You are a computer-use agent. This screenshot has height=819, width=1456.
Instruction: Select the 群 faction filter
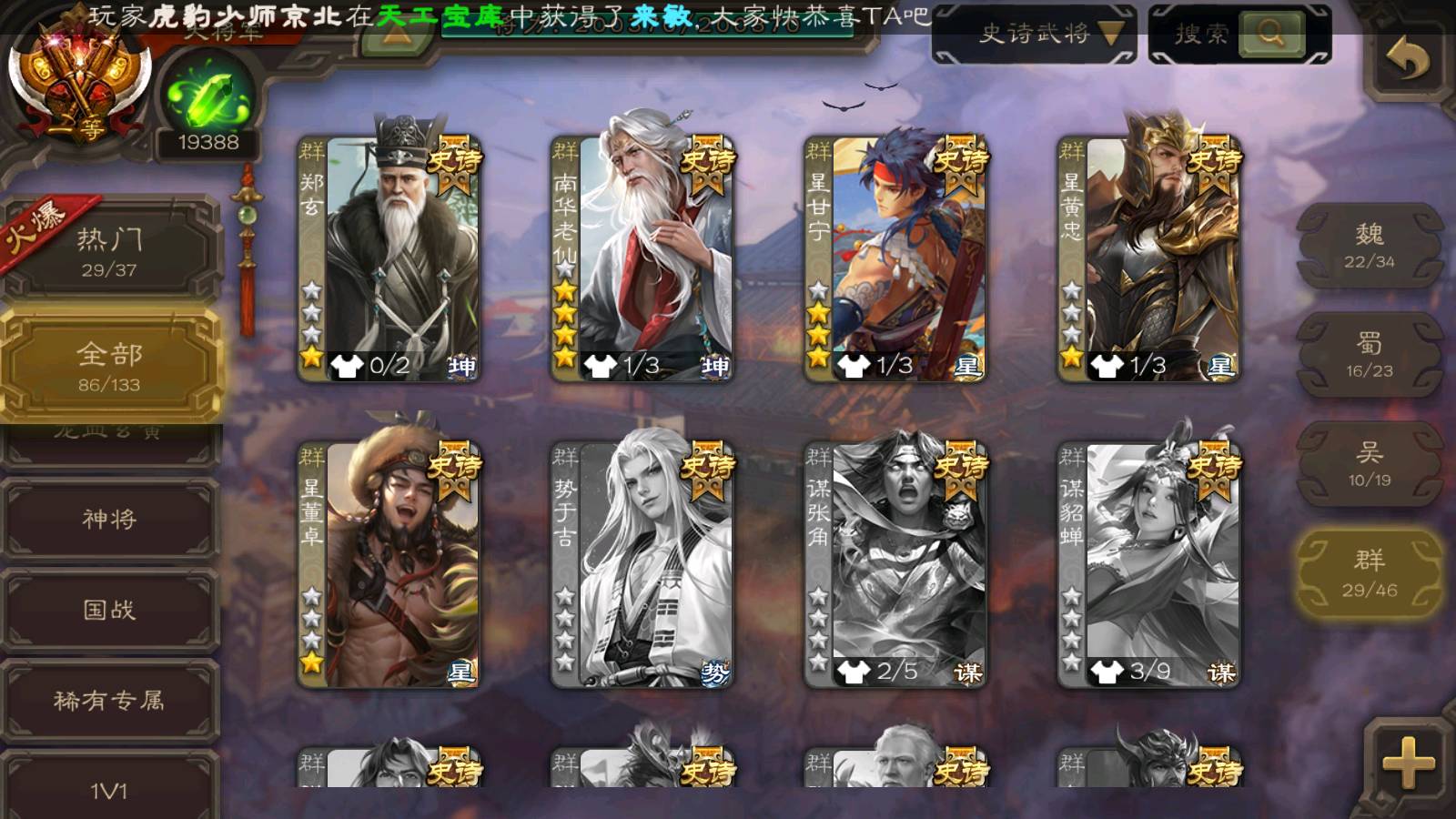[x=1370, y=573]
